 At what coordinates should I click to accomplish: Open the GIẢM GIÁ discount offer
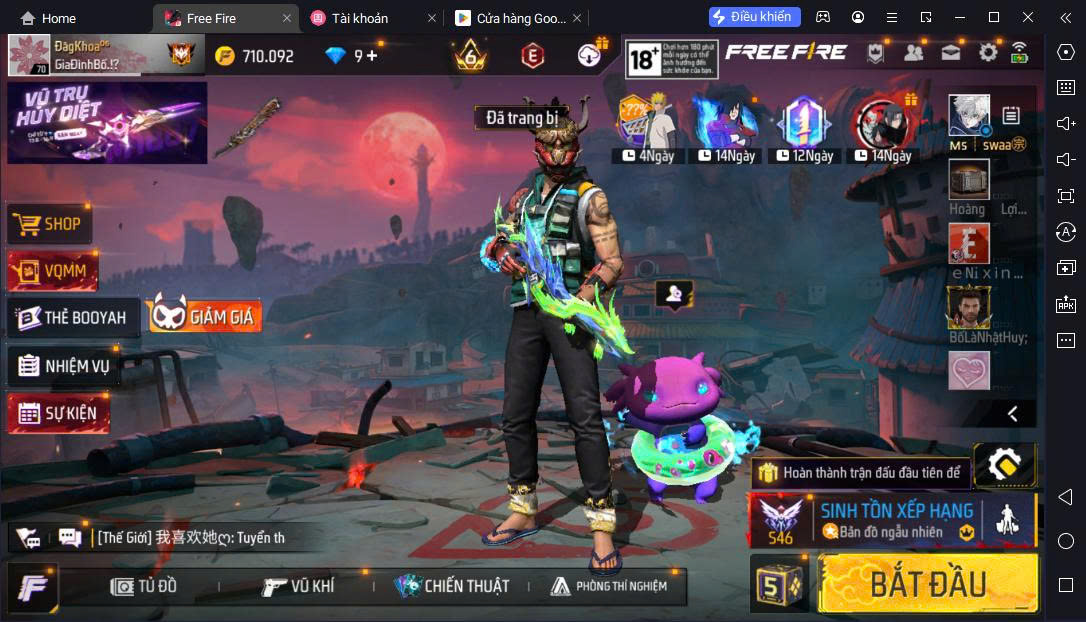pyautogui.click(x=205, y=317)
